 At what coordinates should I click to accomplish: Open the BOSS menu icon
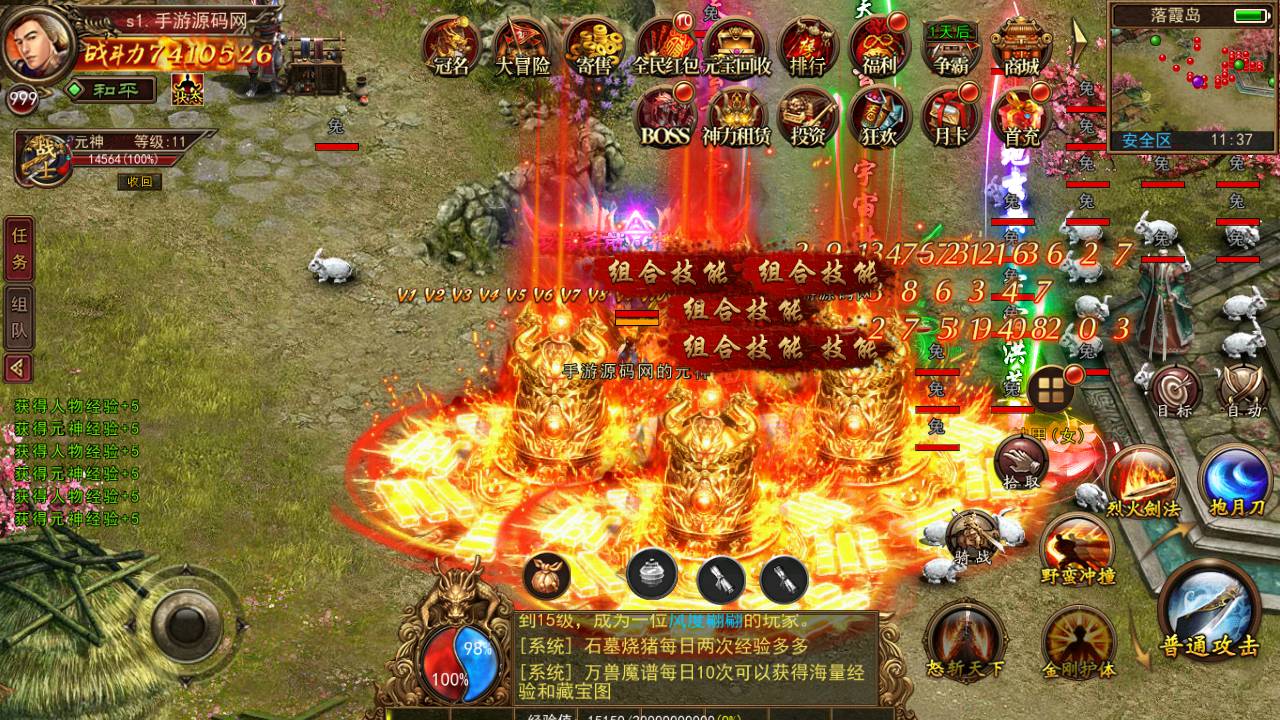click(x=666, y=116)
